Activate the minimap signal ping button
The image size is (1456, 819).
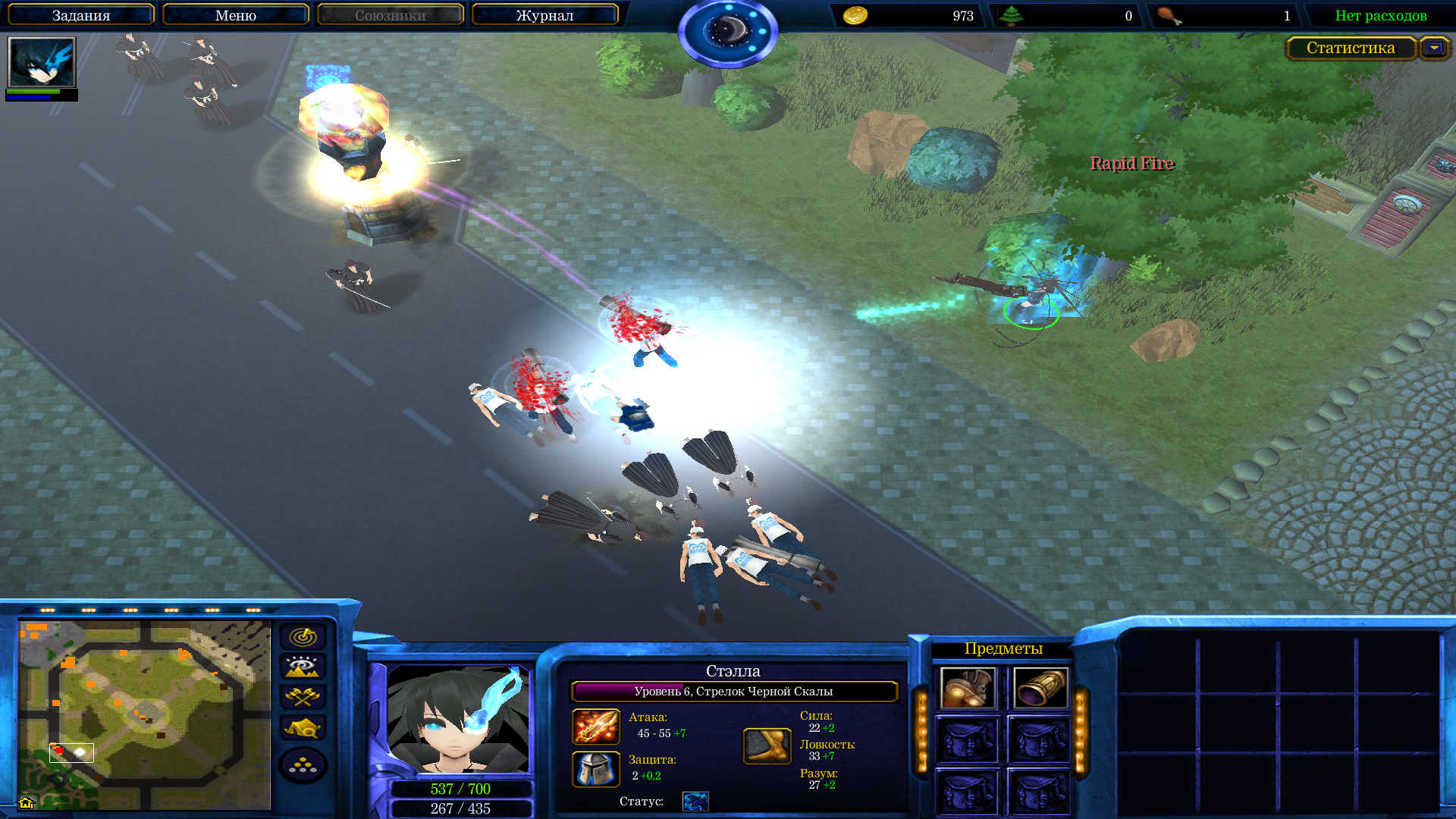click(x=303, y=637)
